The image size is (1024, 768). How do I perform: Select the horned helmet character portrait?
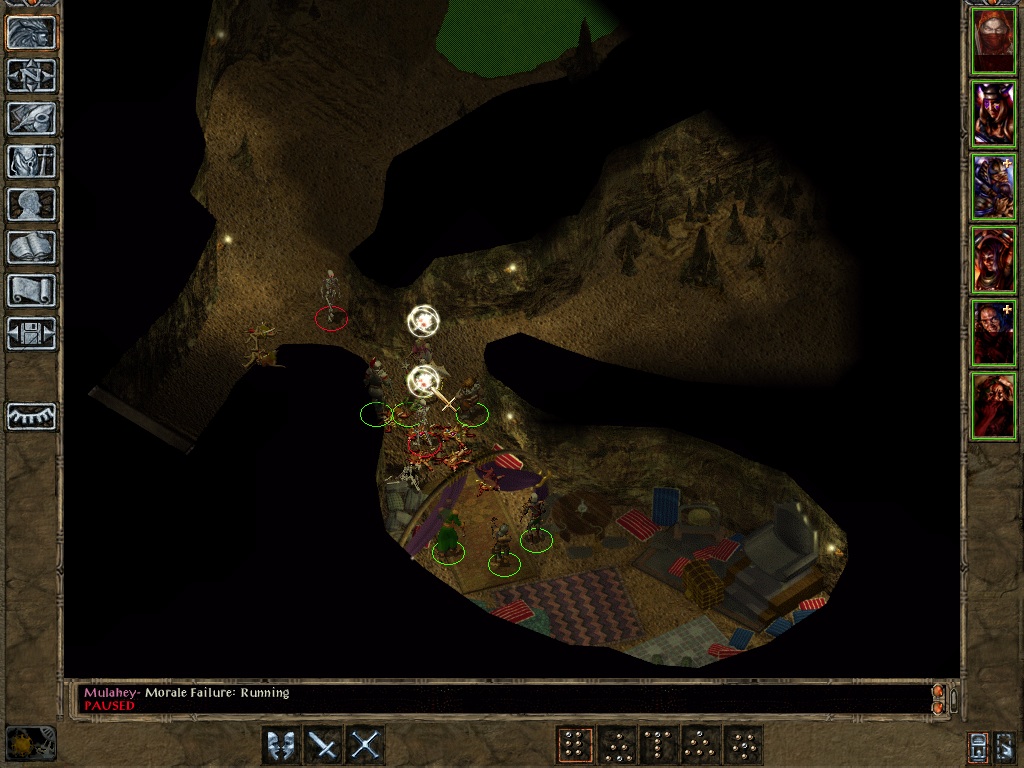pos(994,114)
